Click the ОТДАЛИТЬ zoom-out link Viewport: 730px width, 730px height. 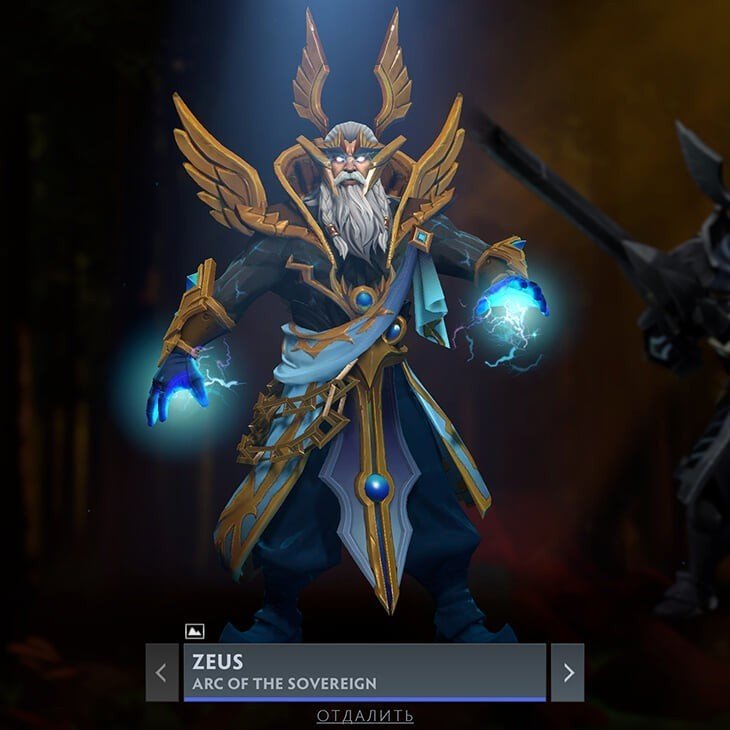pyautogui.click(x=365, y=716)
